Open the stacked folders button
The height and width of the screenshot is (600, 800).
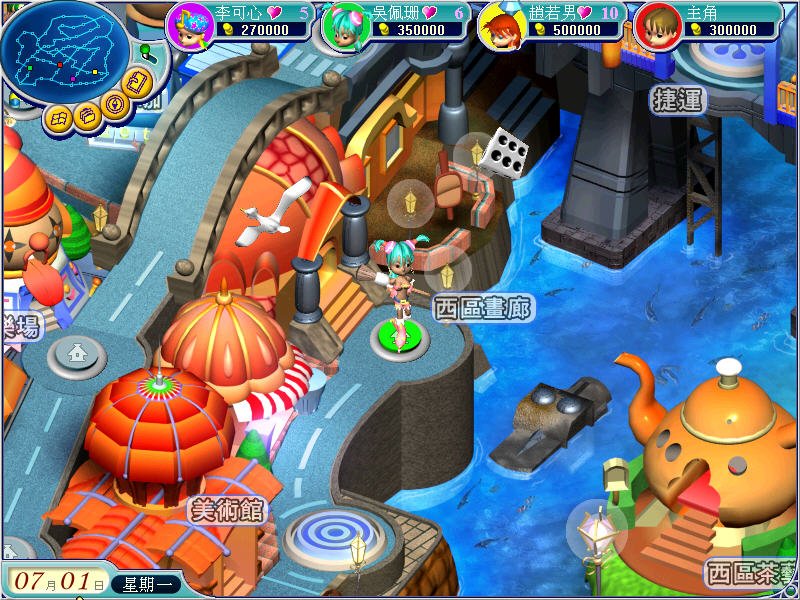pos(88,116)
